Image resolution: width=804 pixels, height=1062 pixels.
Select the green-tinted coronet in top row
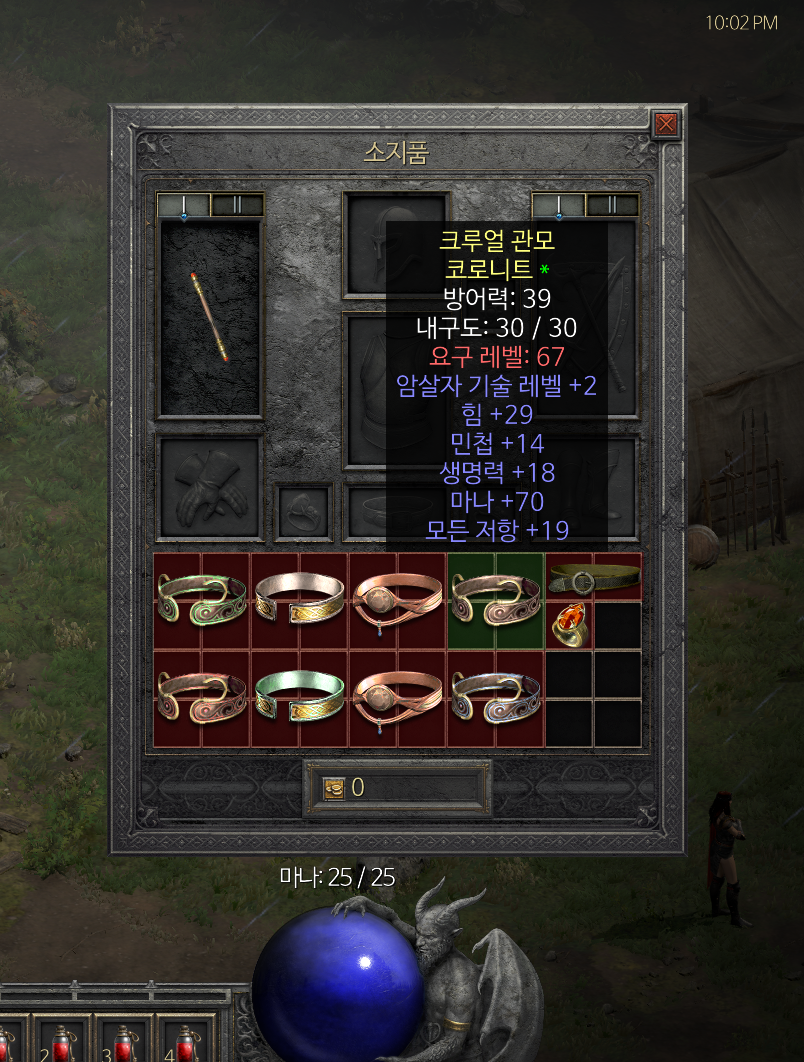click(201, 600)
